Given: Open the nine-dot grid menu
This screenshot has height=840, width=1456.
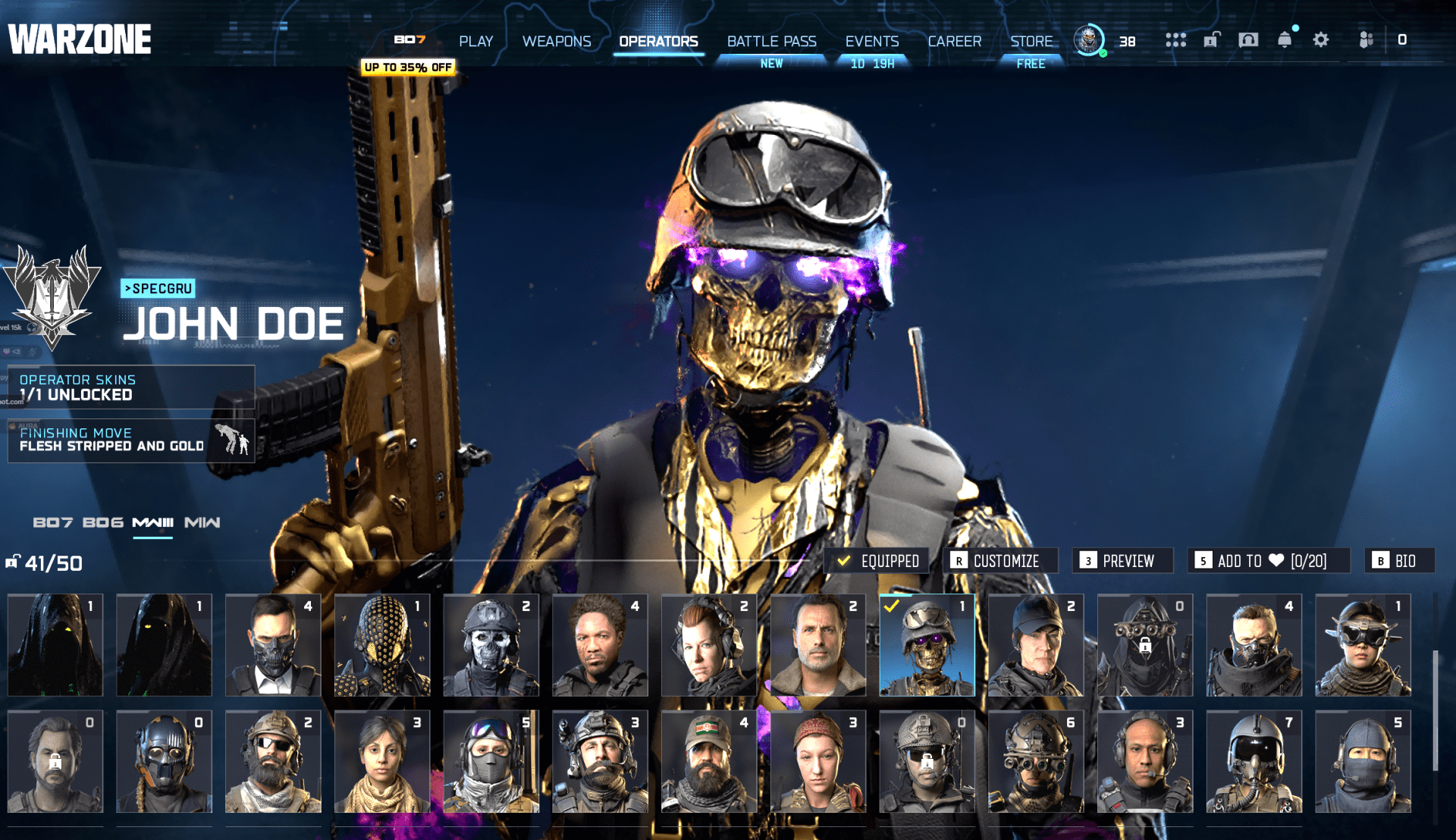Looking at the screenshot, I should pyautogui.click(x=1175, y=39).
